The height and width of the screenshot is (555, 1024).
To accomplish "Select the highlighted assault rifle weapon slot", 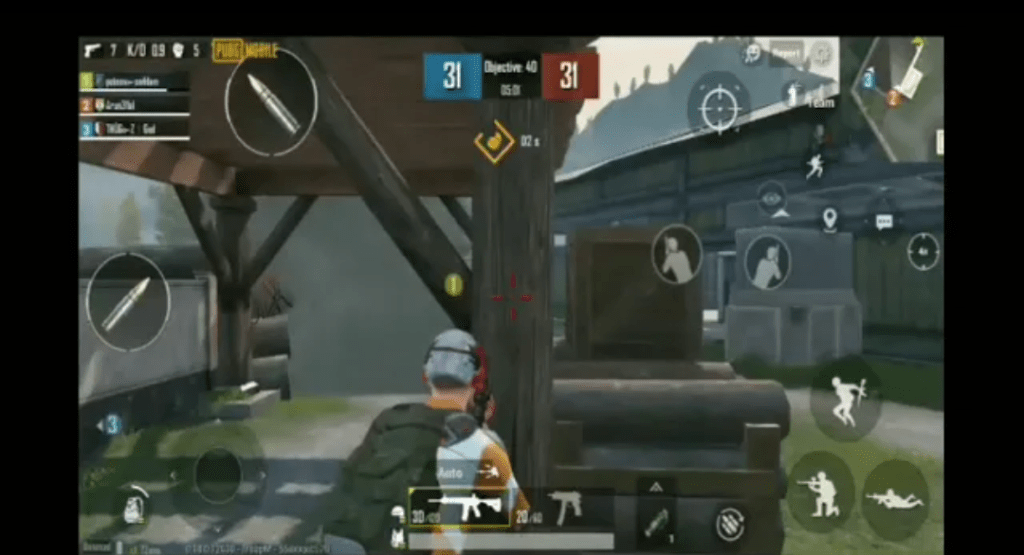I will coord(462,509).
